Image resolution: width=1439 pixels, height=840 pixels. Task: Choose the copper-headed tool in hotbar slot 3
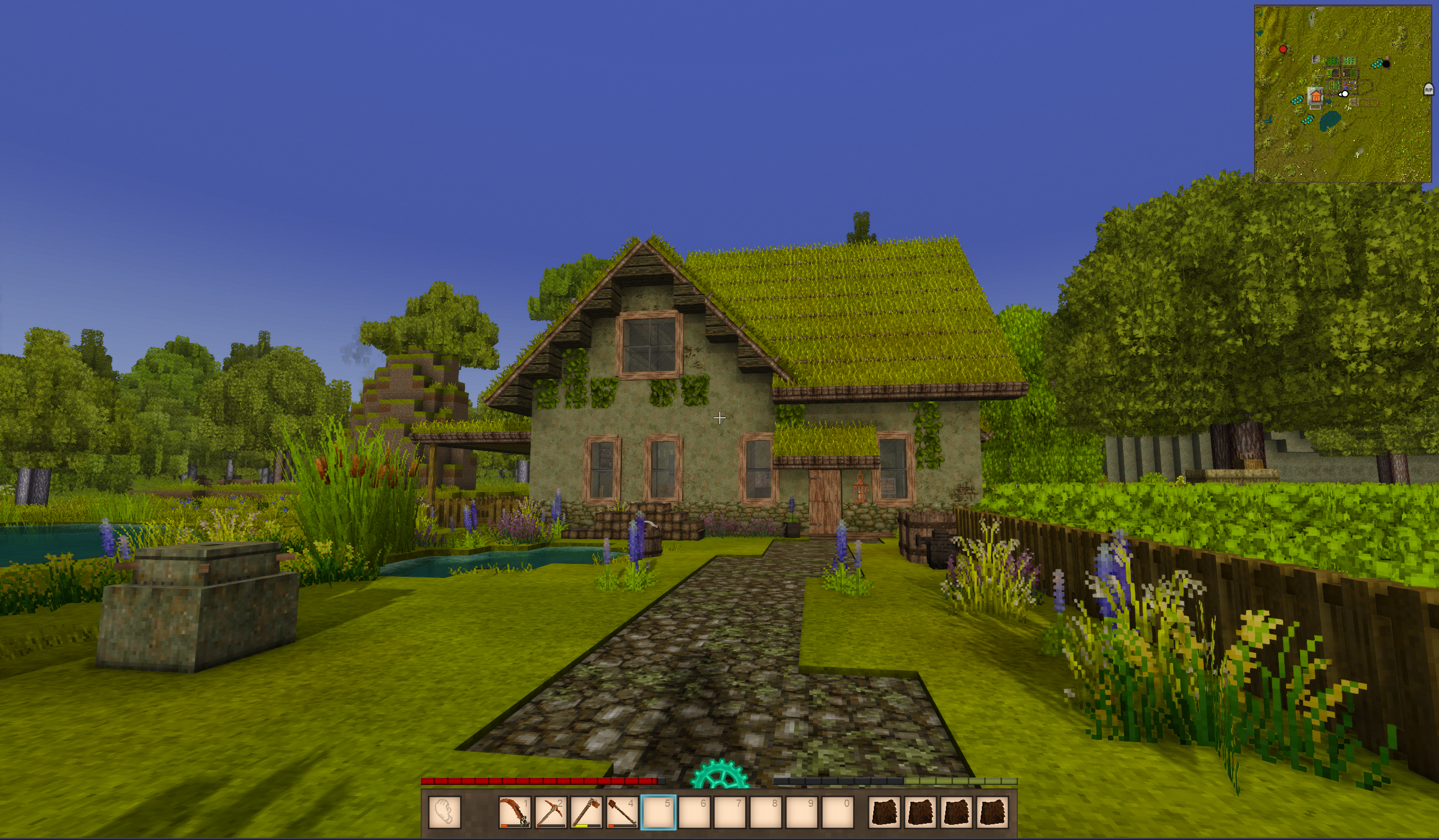587,811
